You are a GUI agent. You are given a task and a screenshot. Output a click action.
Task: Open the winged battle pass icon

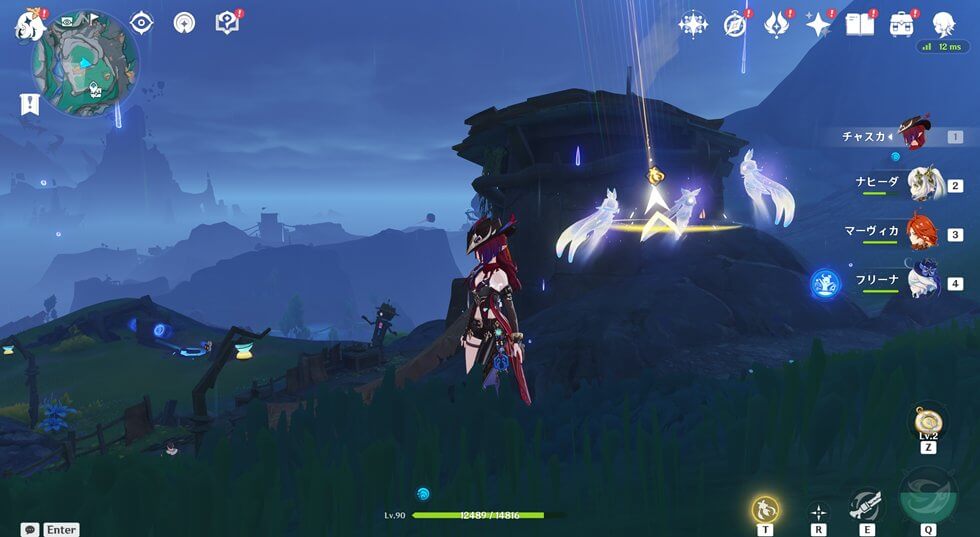point(776,24)
